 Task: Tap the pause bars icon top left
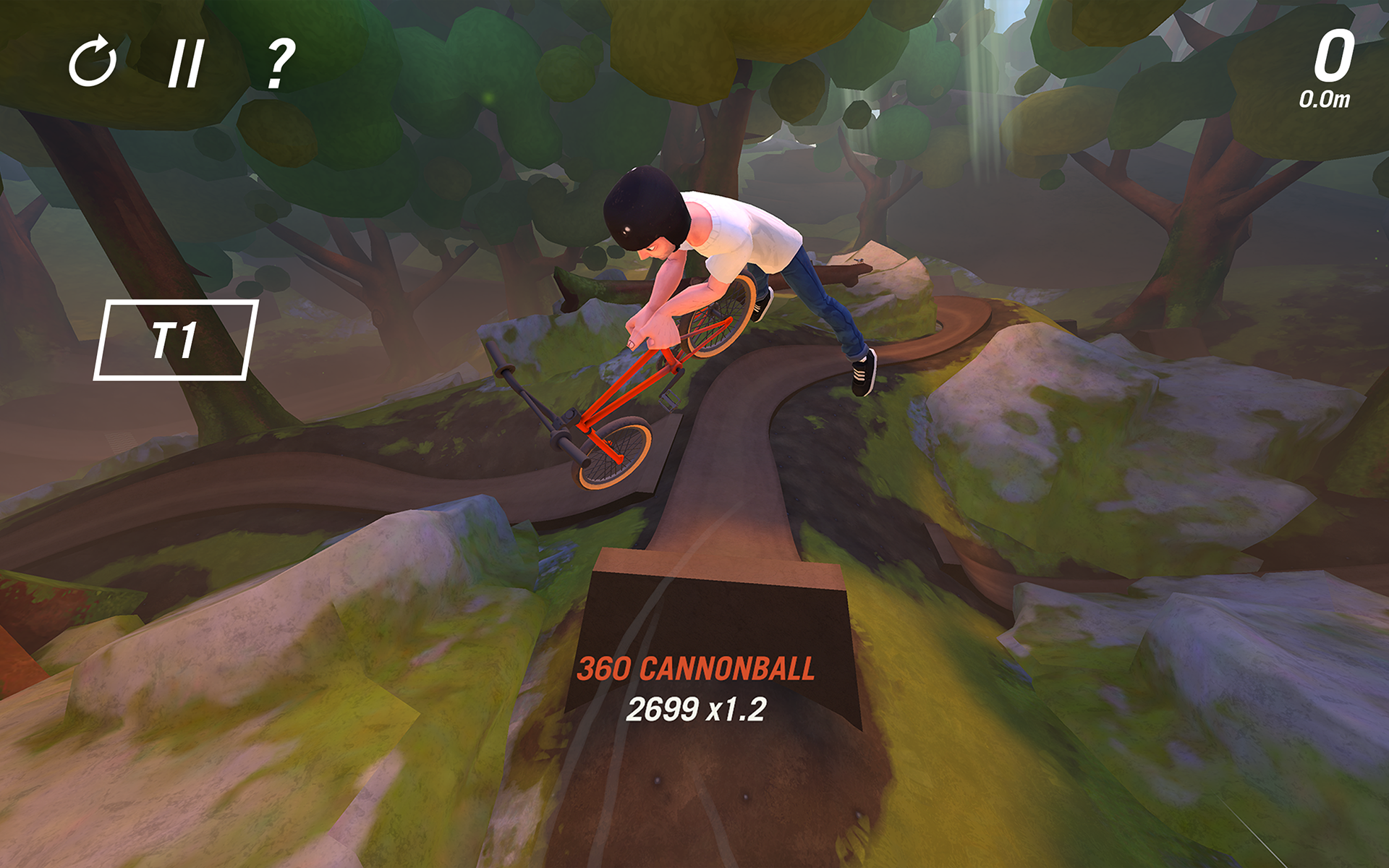[x=188, y=64]
